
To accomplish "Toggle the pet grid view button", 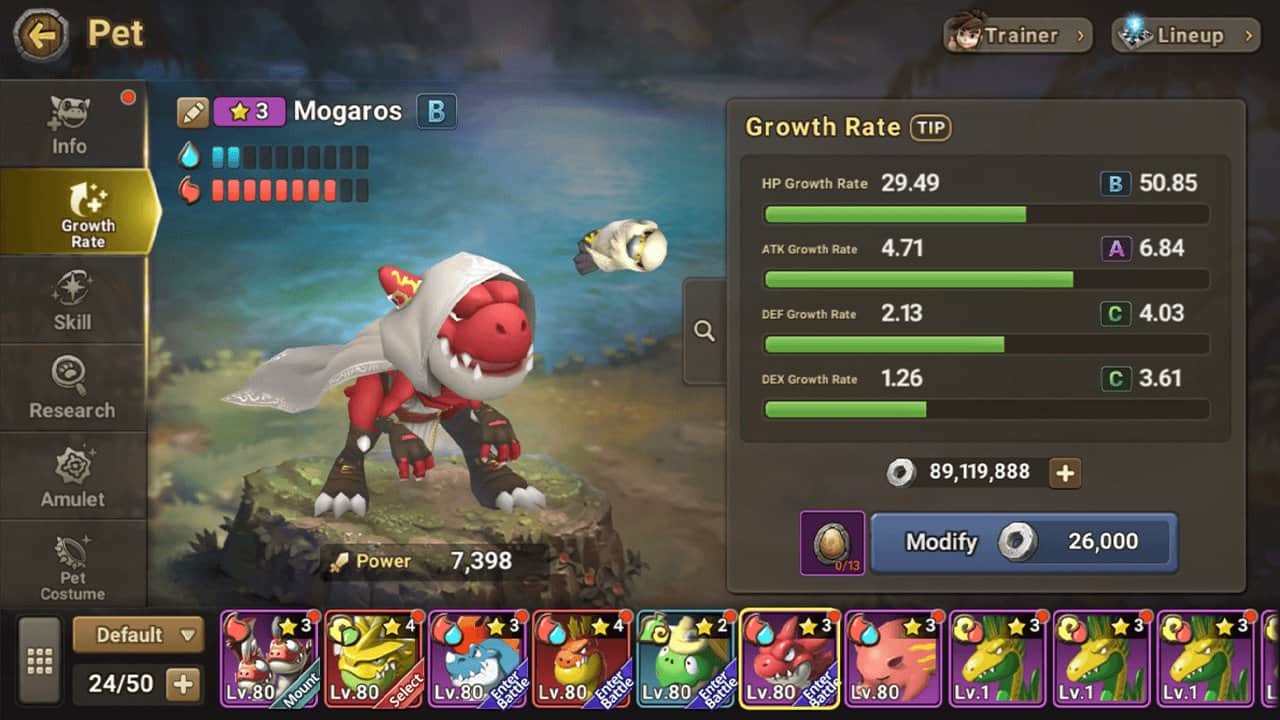I will tap(40, 661).
